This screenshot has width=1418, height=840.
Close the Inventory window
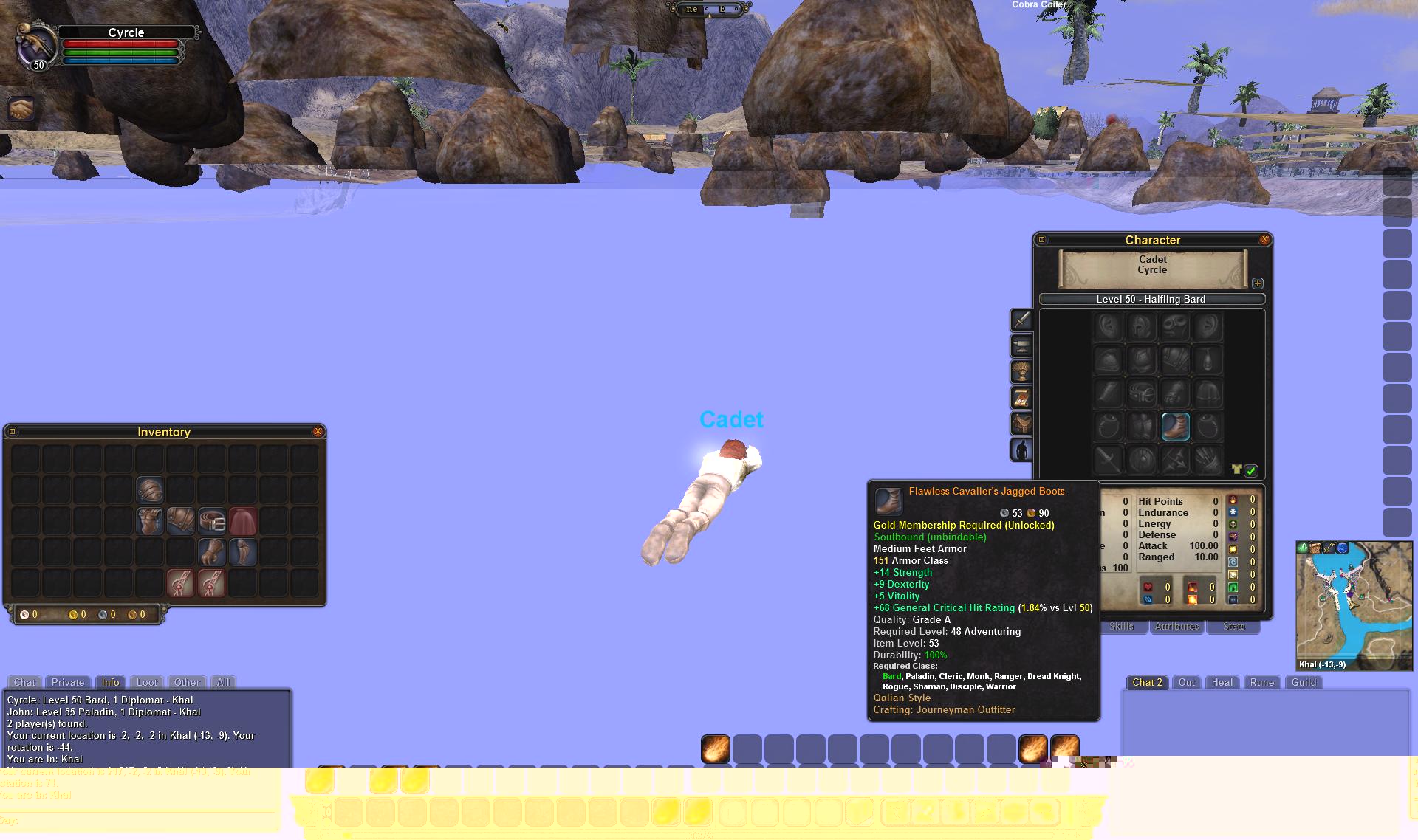(x=318, y=432)
